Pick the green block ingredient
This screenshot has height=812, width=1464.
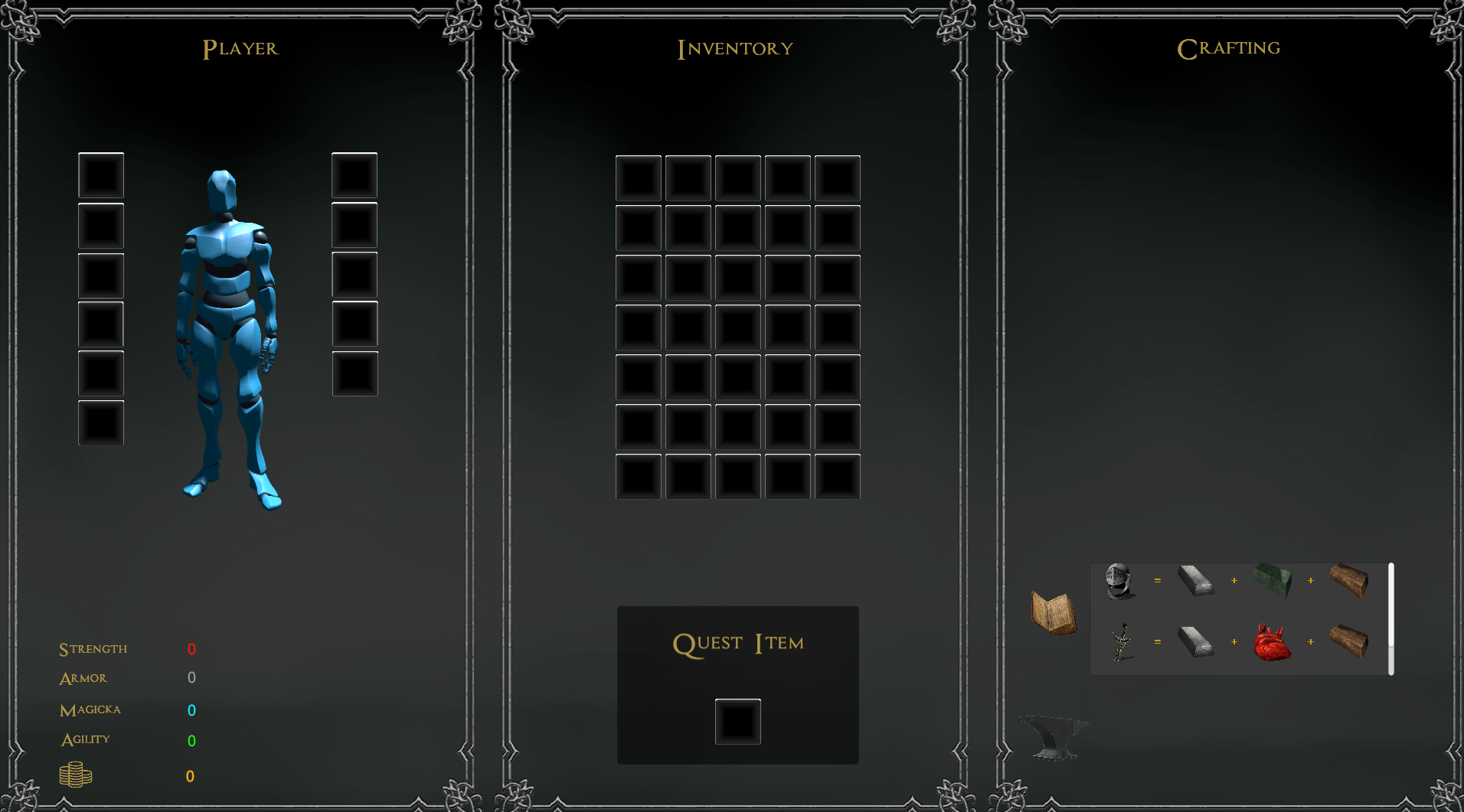point(1273,581)
